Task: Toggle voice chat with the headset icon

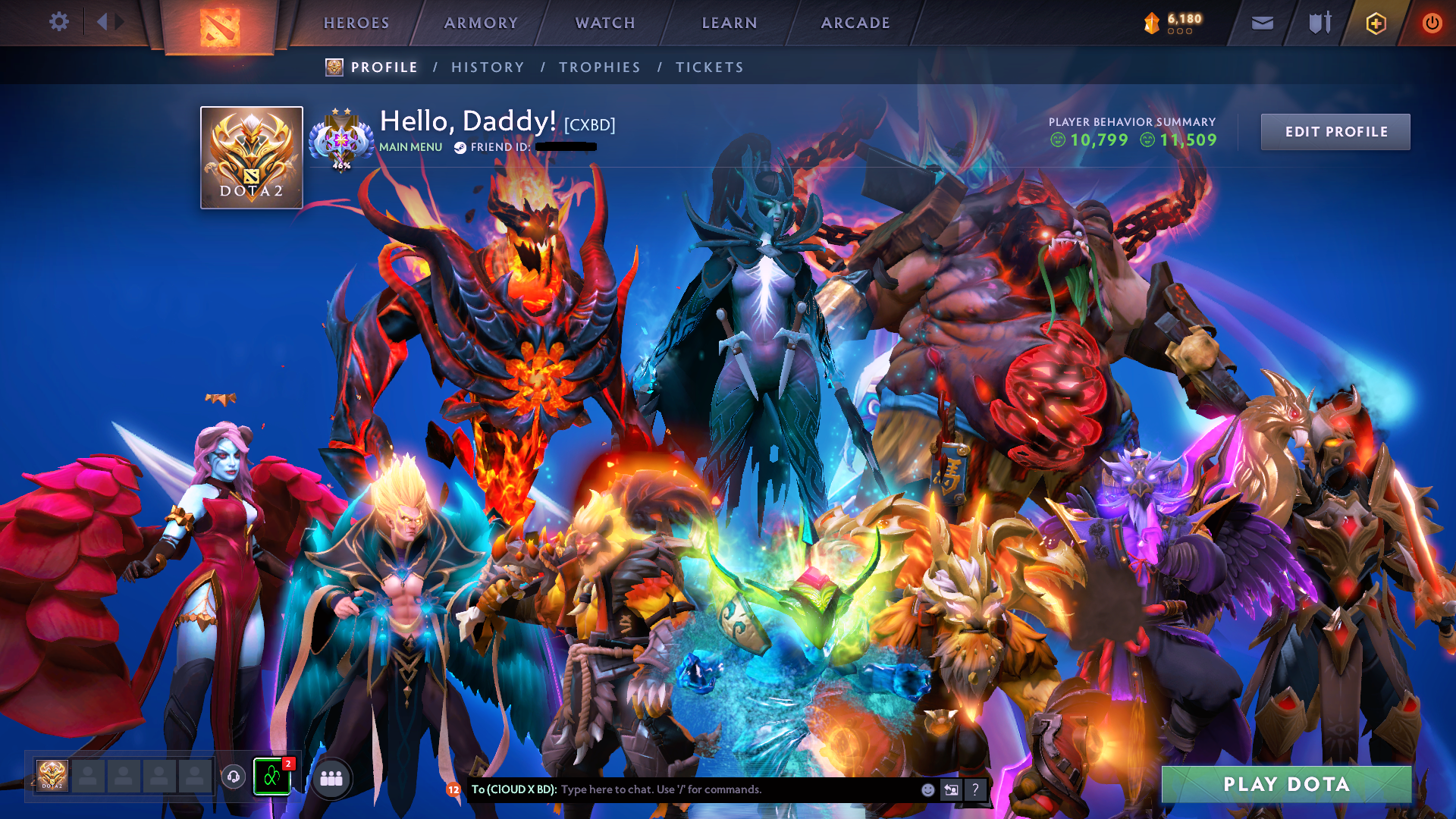Action: pyautogui.click(x=234, y=777)
